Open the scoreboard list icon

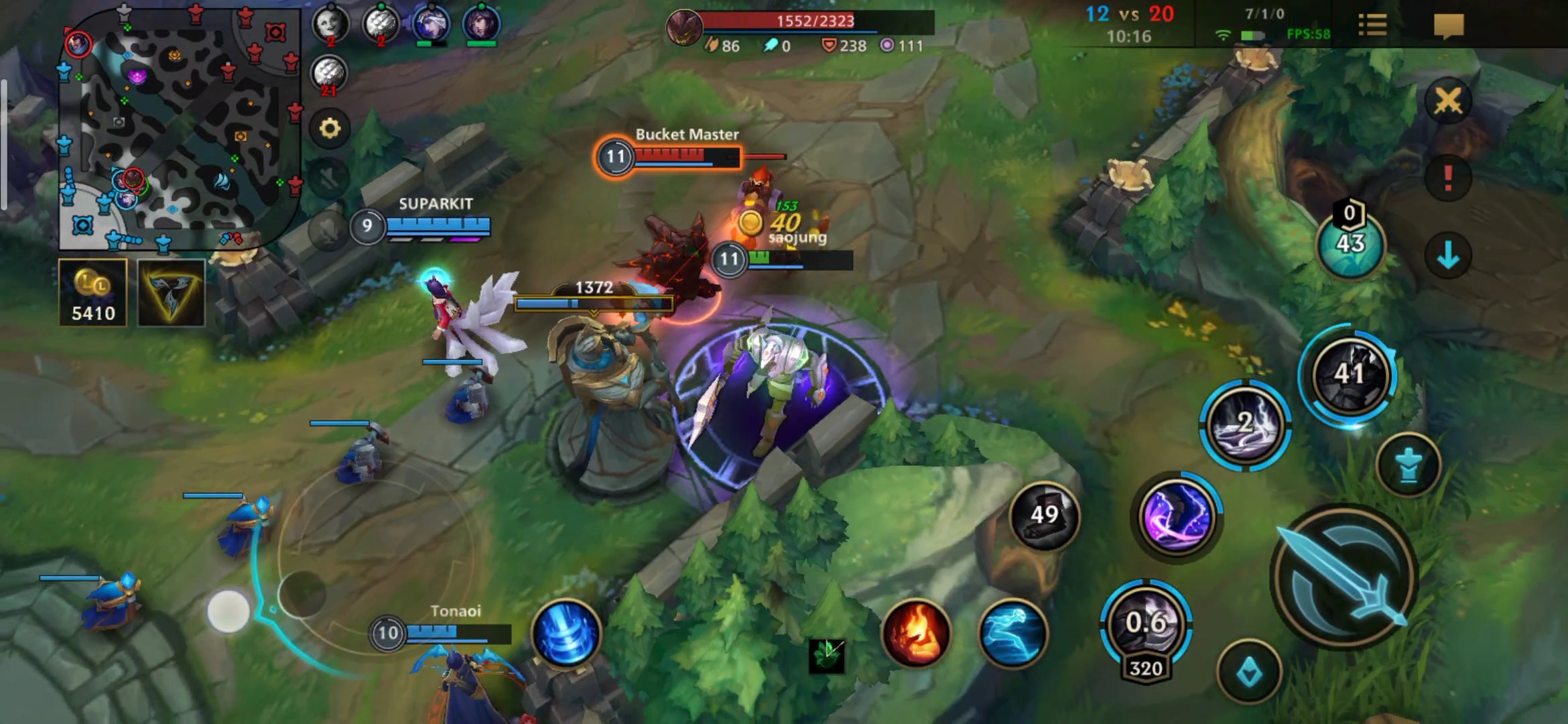pos(1372,25)
